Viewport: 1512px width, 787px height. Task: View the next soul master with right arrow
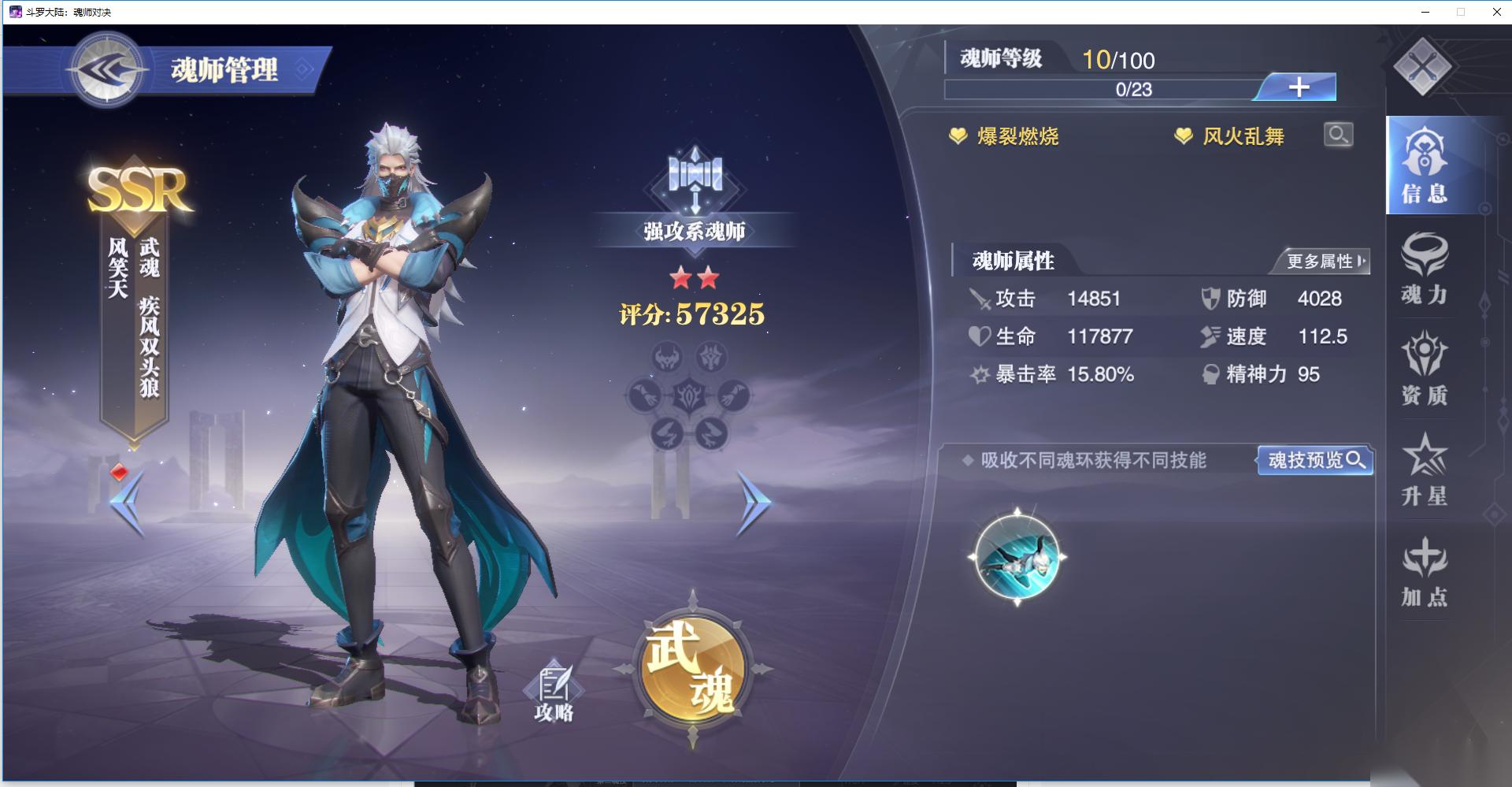click(752, 503)
